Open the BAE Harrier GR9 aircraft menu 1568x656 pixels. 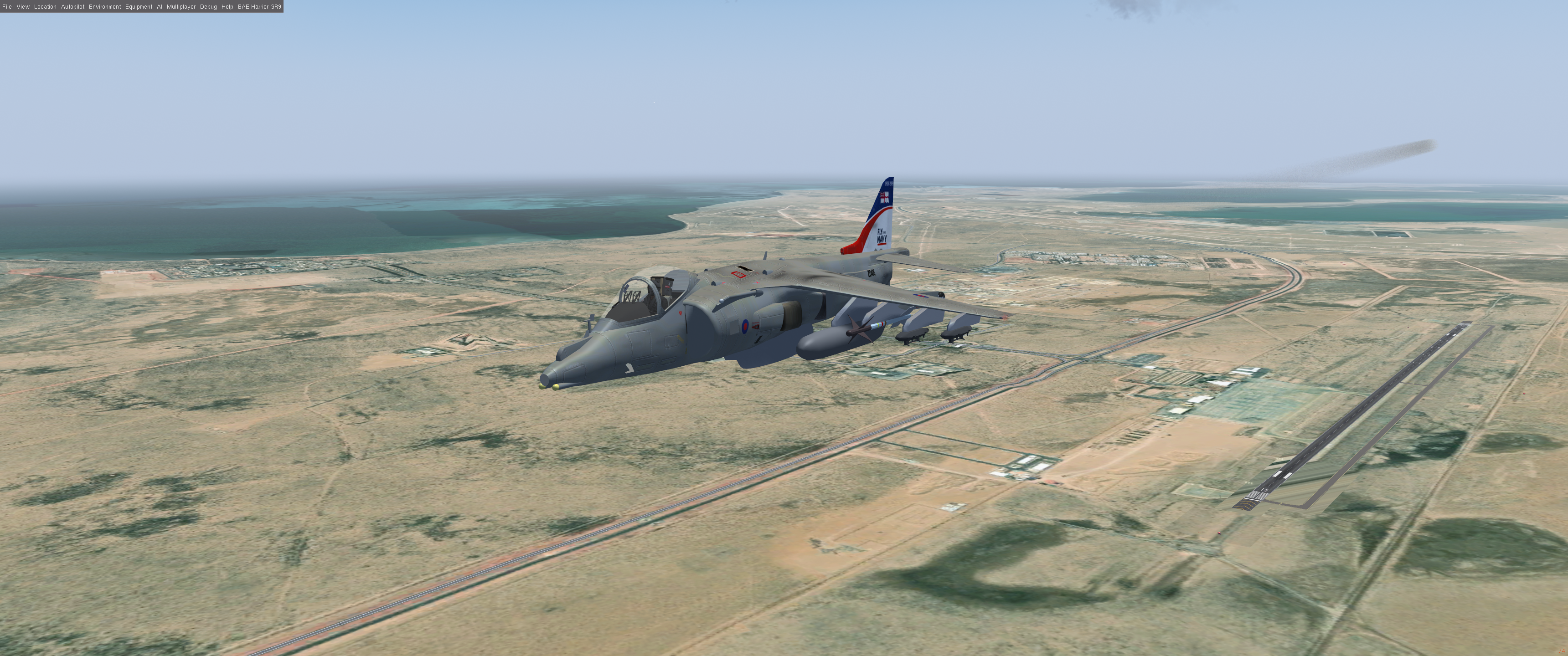click(259, 7)
